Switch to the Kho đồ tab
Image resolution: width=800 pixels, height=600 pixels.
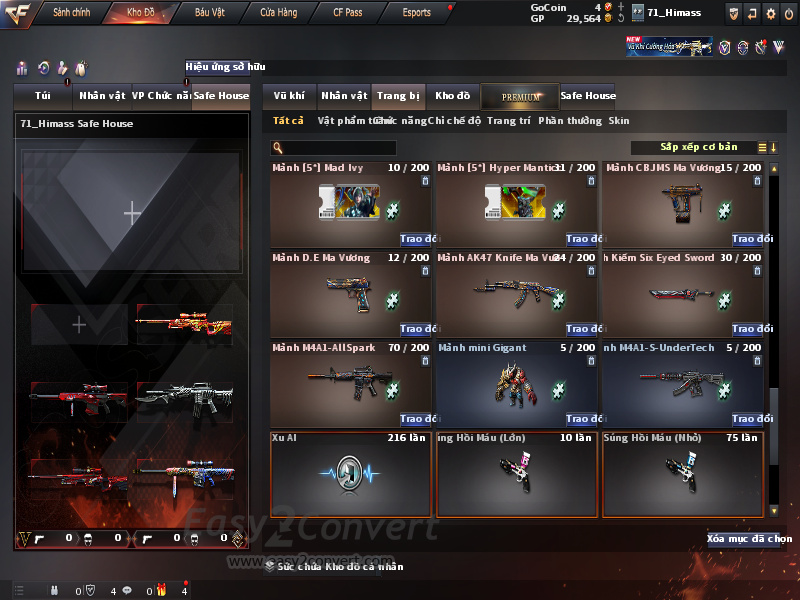(452, 96)
